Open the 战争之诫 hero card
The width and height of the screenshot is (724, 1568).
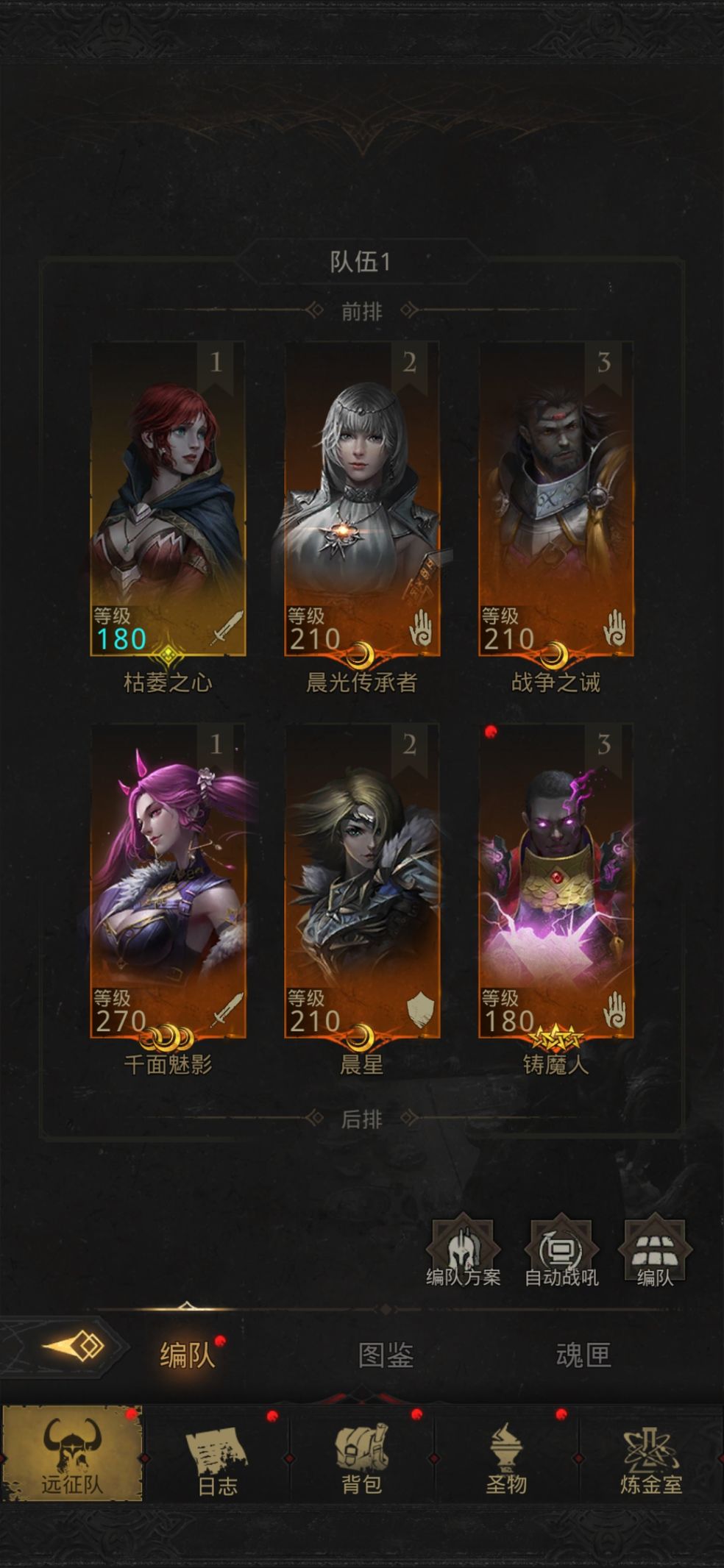click(556, 500)
